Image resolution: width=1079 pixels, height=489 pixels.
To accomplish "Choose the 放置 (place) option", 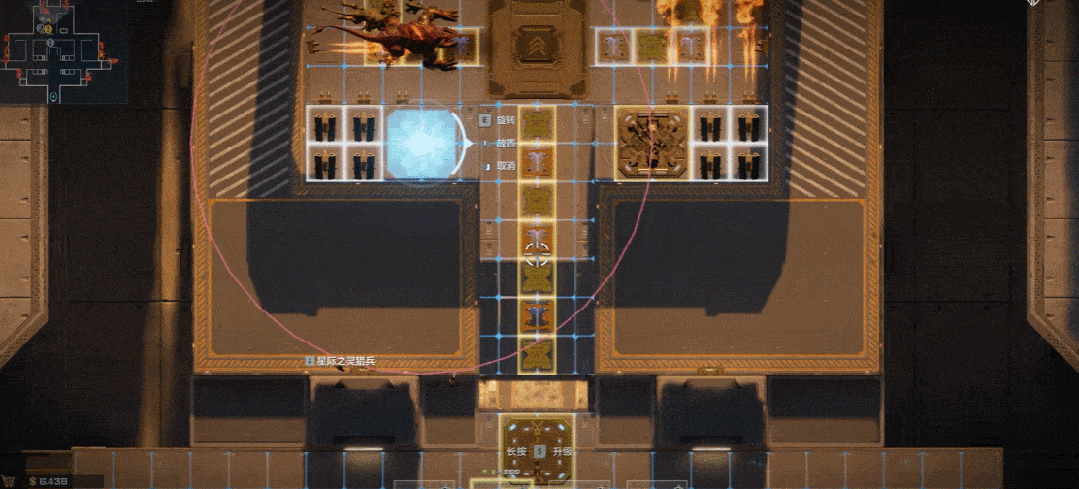I will point(506,143).
